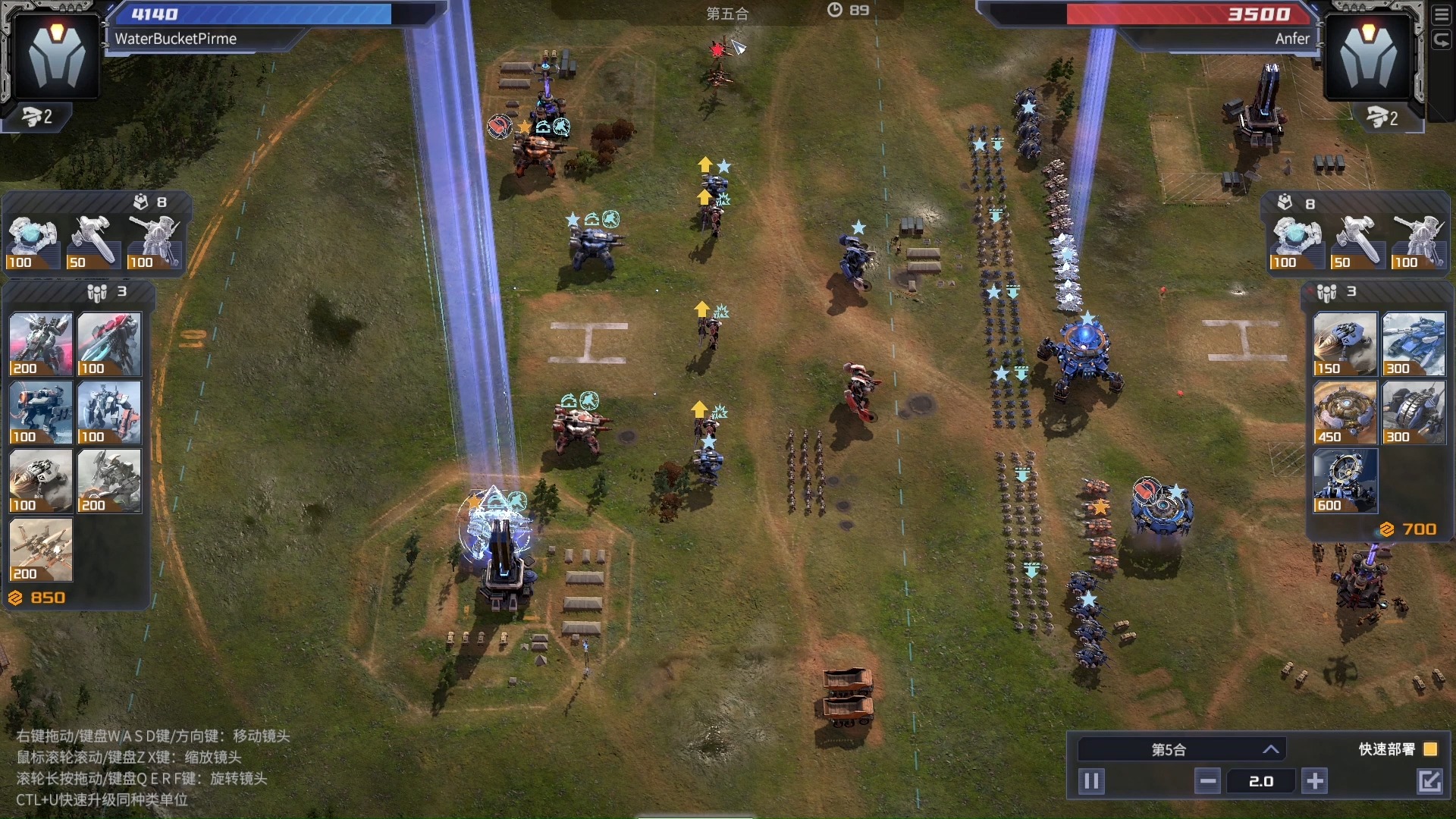The width and height of the screenshot is (1456, 819).
Task: Click the exit arrow icon beside the speed controls
Action: click(x=1429, y=781)
